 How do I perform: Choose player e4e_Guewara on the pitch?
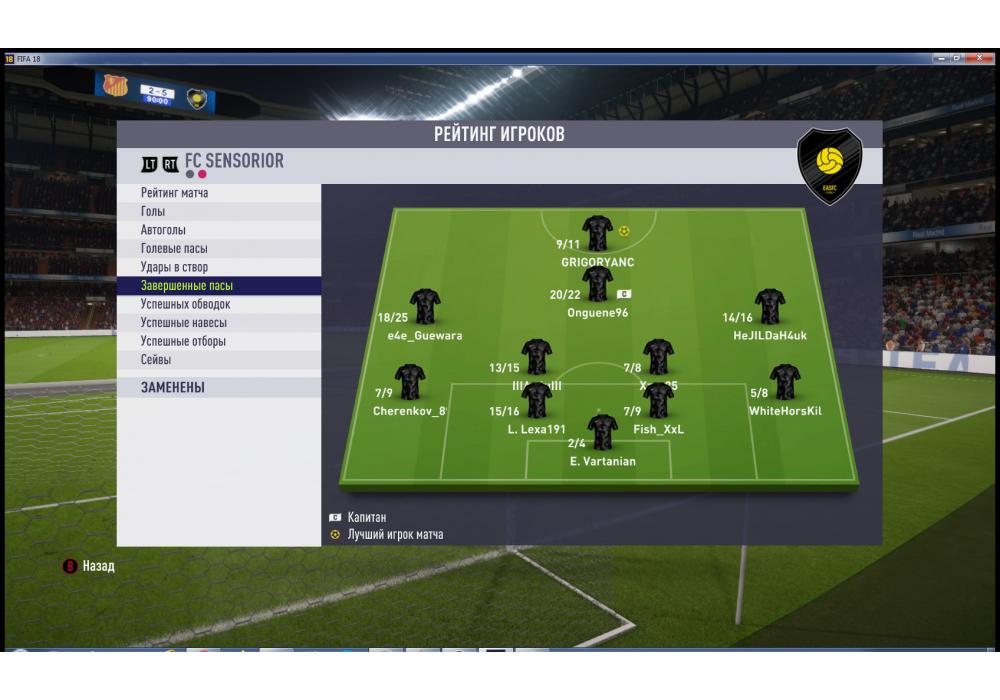[x=425, y=307]
